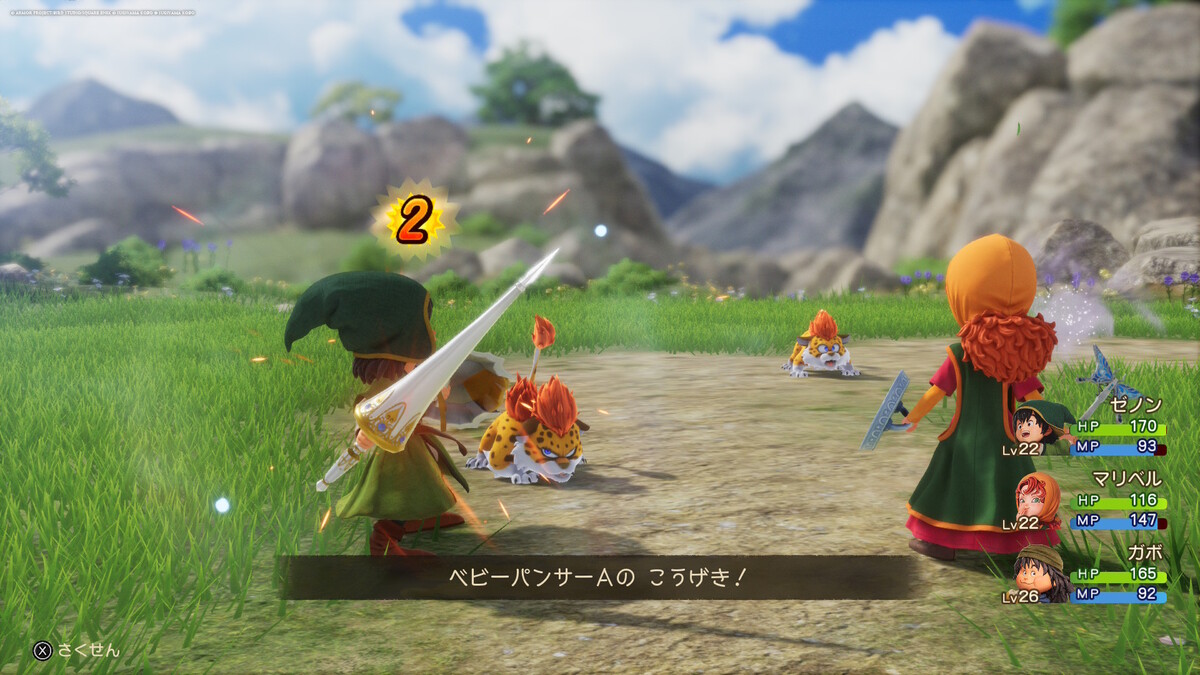
Task: Select ゼノン's portrait in the party panel
Action: point(1041,426)
